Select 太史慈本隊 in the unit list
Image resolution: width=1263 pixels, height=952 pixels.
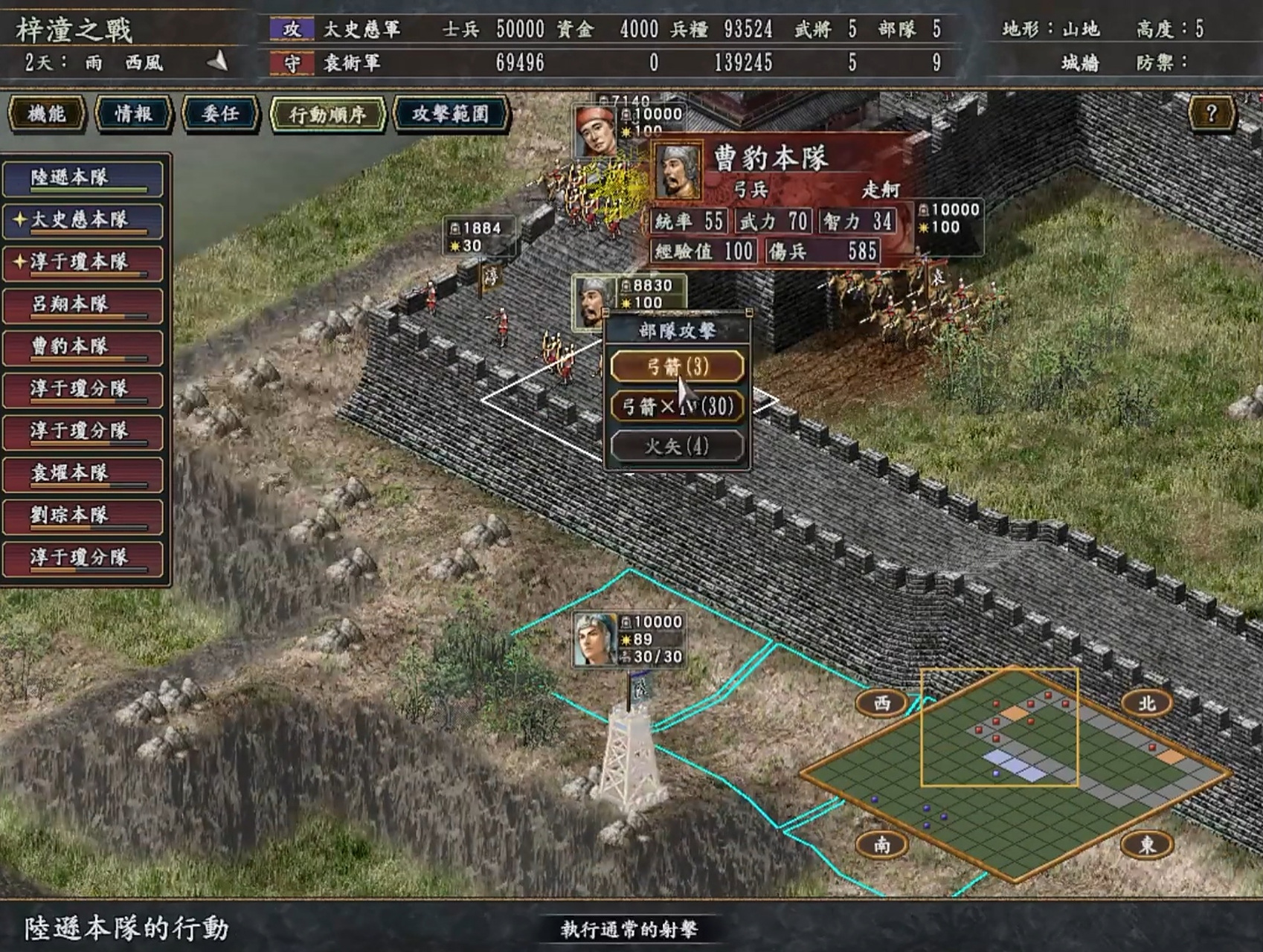[83, 221]
